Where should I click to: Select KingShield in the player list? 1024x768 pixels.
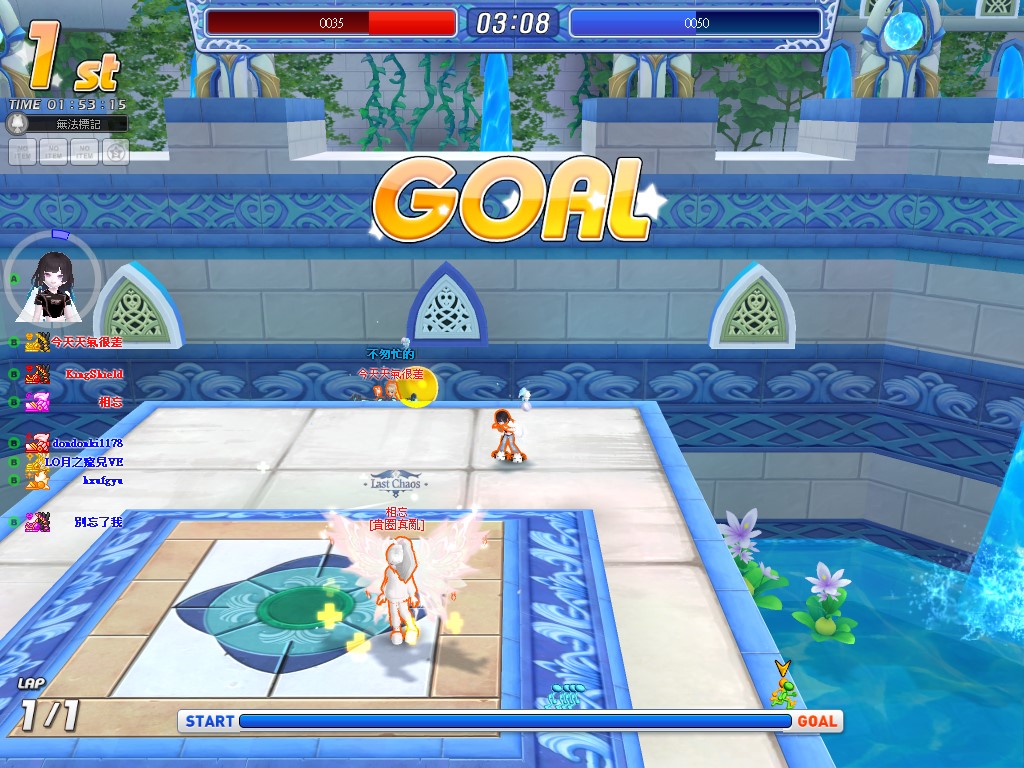[x=94, y=374]
